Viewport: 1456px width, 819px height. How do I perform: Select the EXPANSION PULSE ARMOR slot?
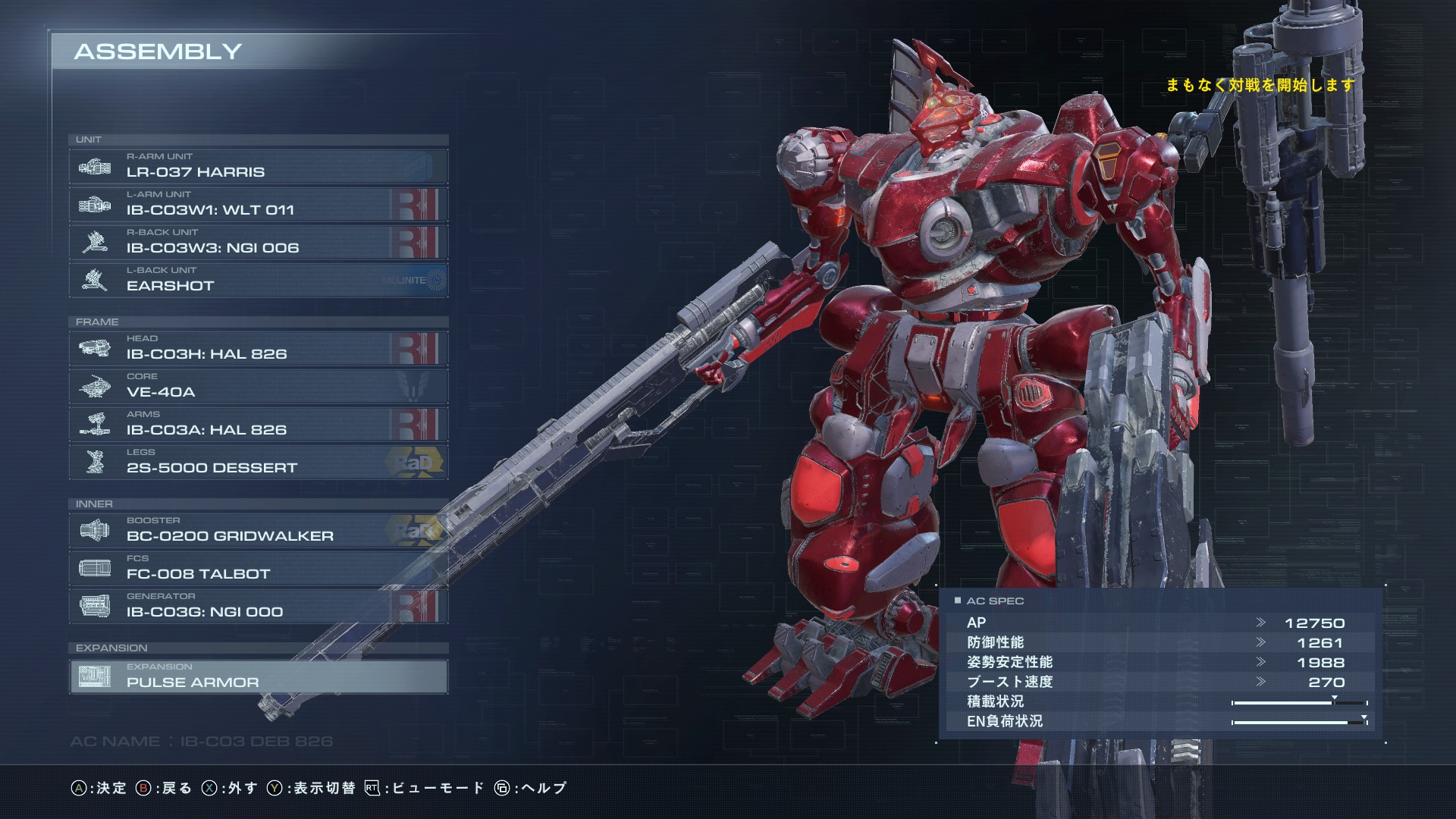[x=258, y=676]
